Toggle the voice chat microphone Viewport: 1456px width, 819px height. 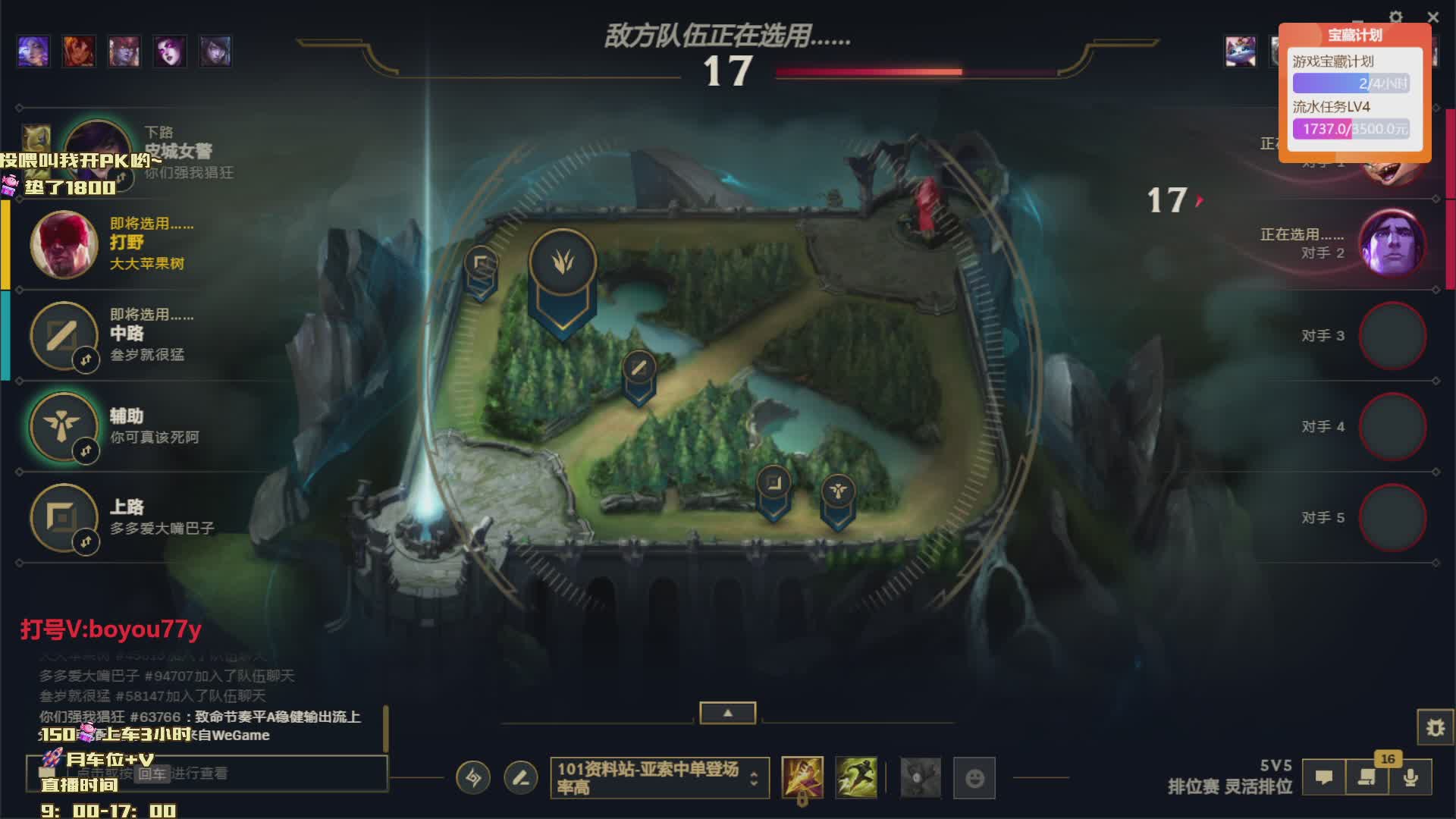[1410, 778]
